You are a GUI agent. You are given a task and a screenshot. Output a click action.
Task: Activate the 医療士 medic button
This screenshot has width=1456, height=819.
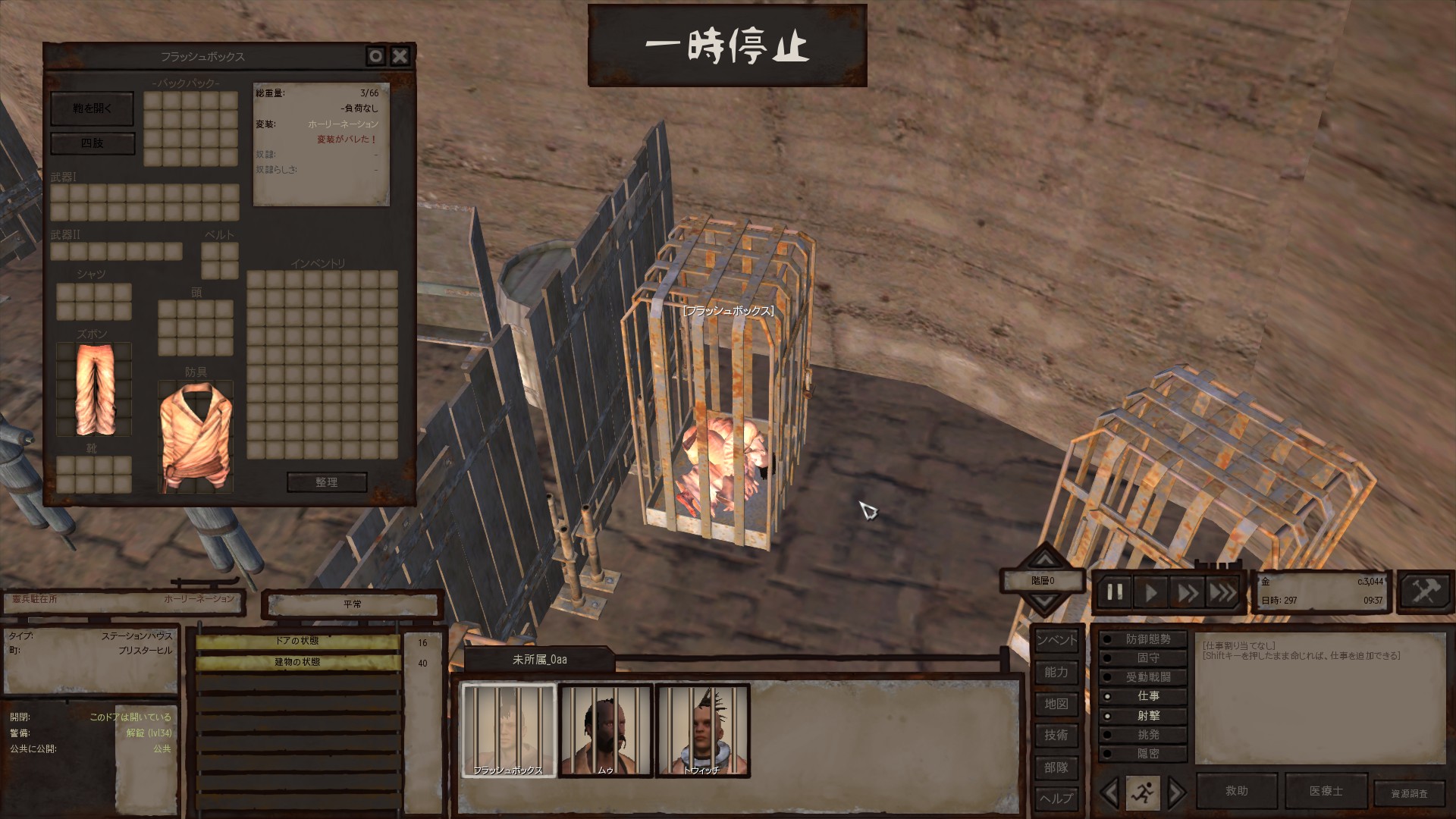click(1326, 791)
